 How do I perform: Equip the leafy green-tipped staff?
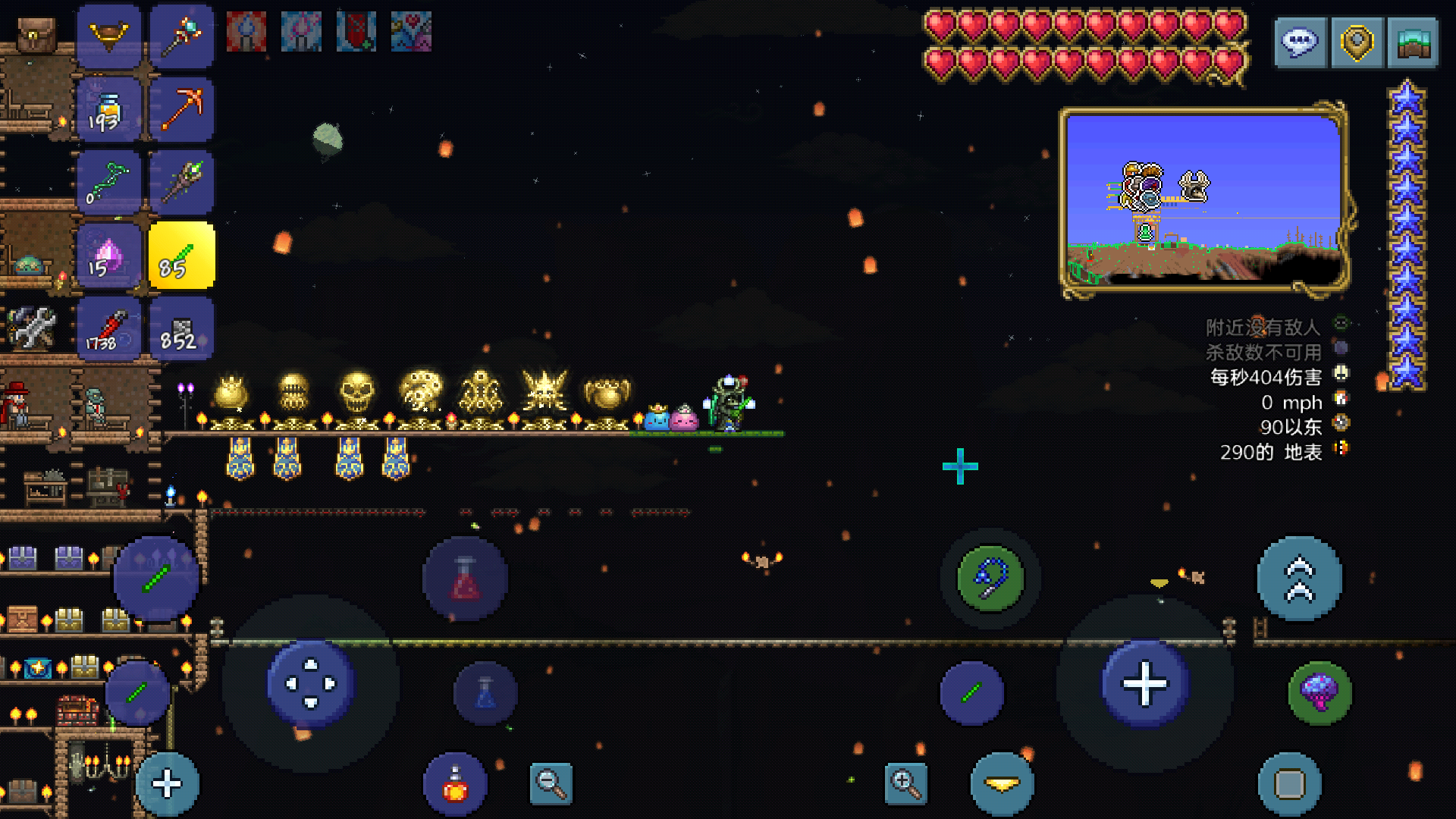(181, 182)
